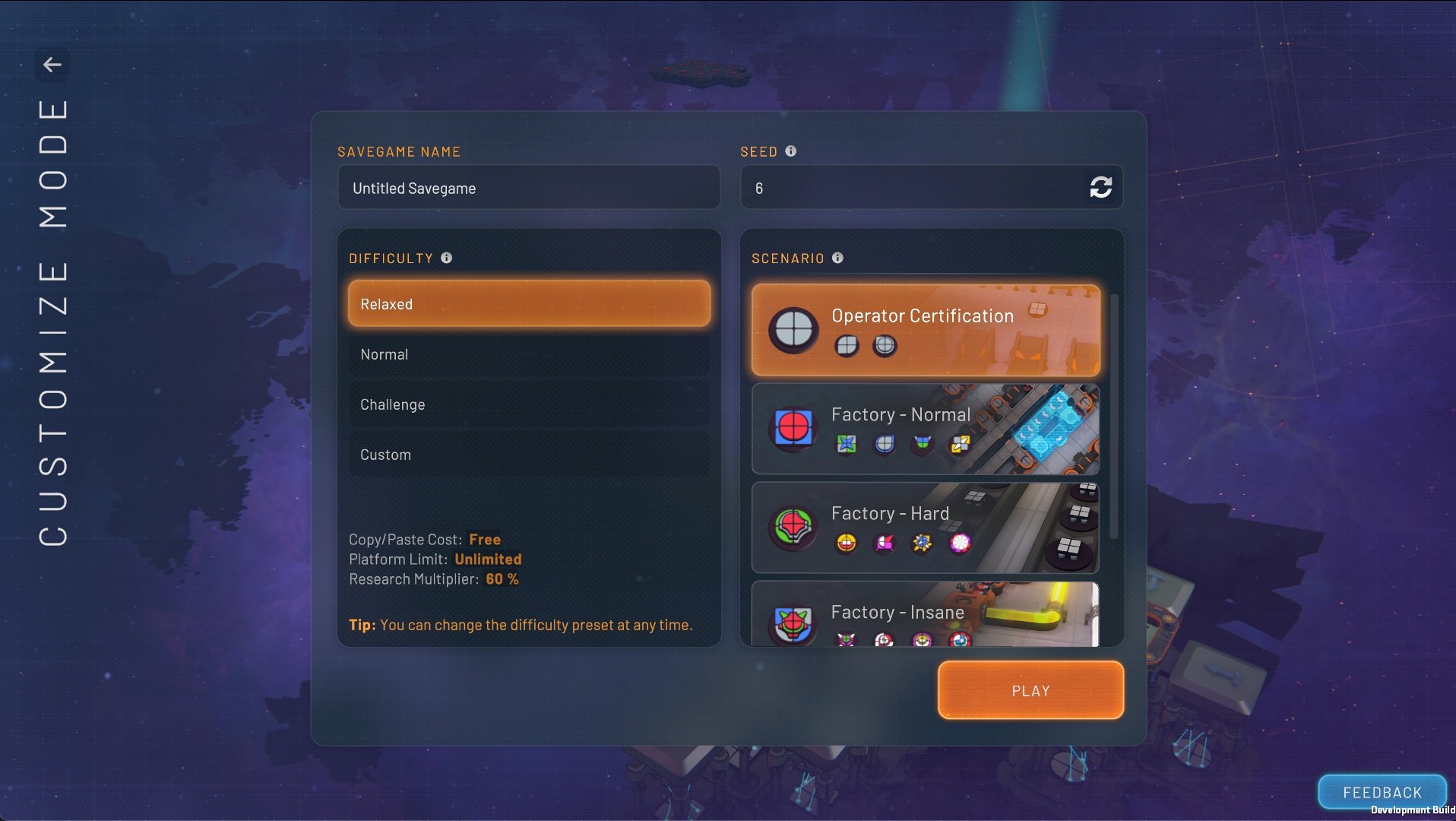Open the Feedback form
Screen dimensions: 1456x821
(x=1382, y=792)
